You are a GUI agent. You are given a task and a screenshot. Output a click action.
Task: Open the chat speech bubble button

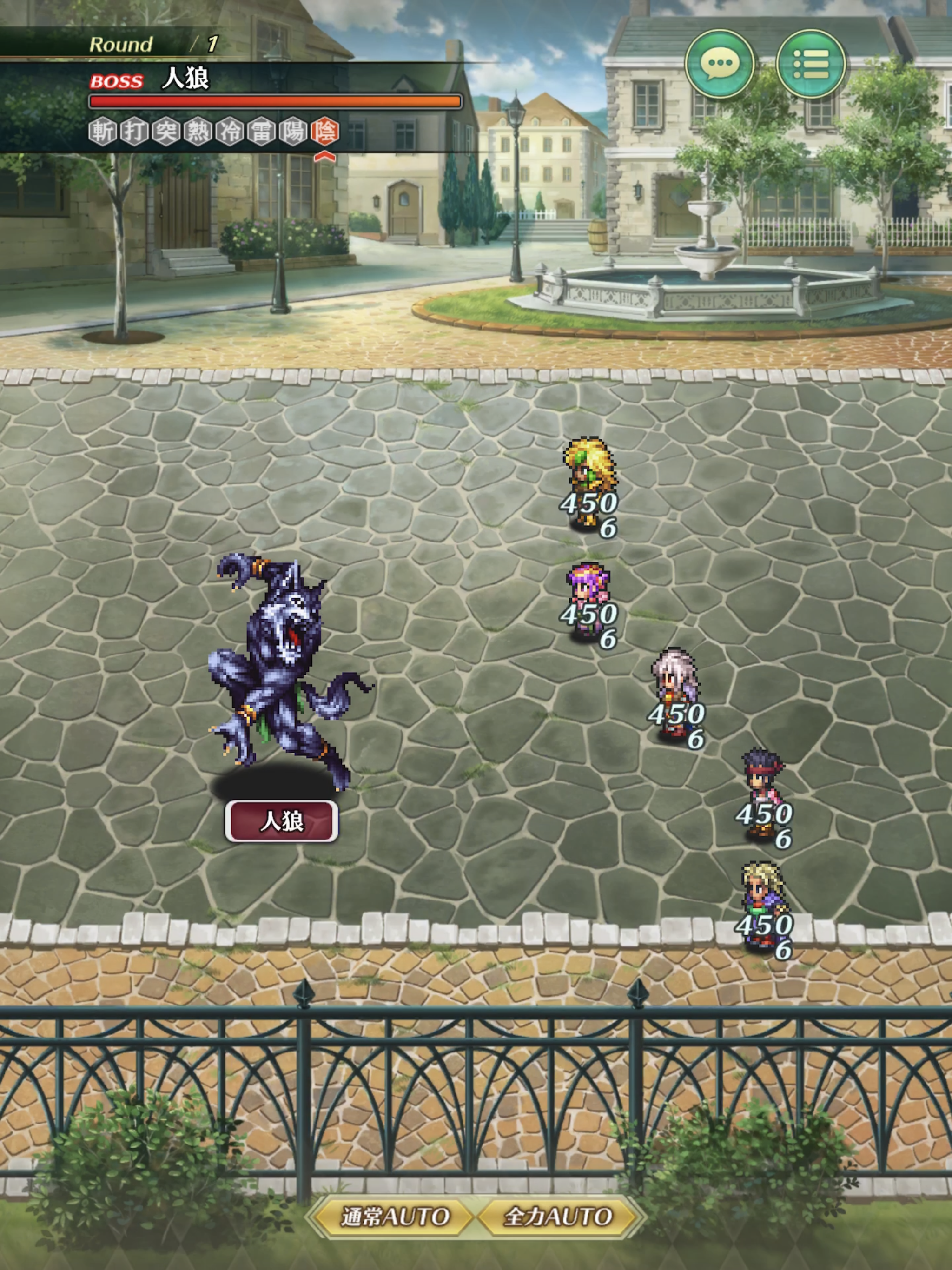(720, 64)
